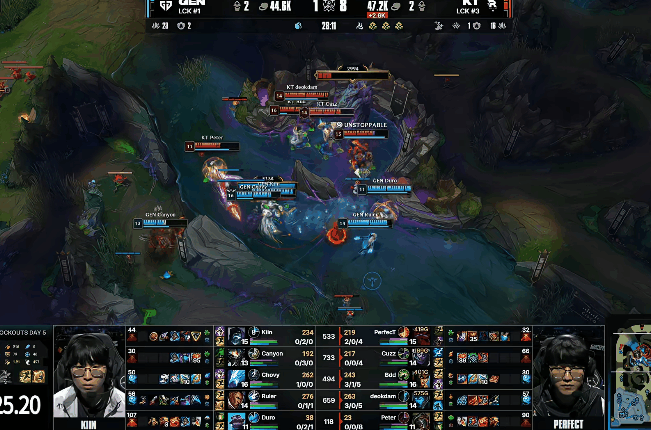Screen dimensions: 651x430
Task: Click the KT team logo in the top bar
Action: click(x=486, y=6)
